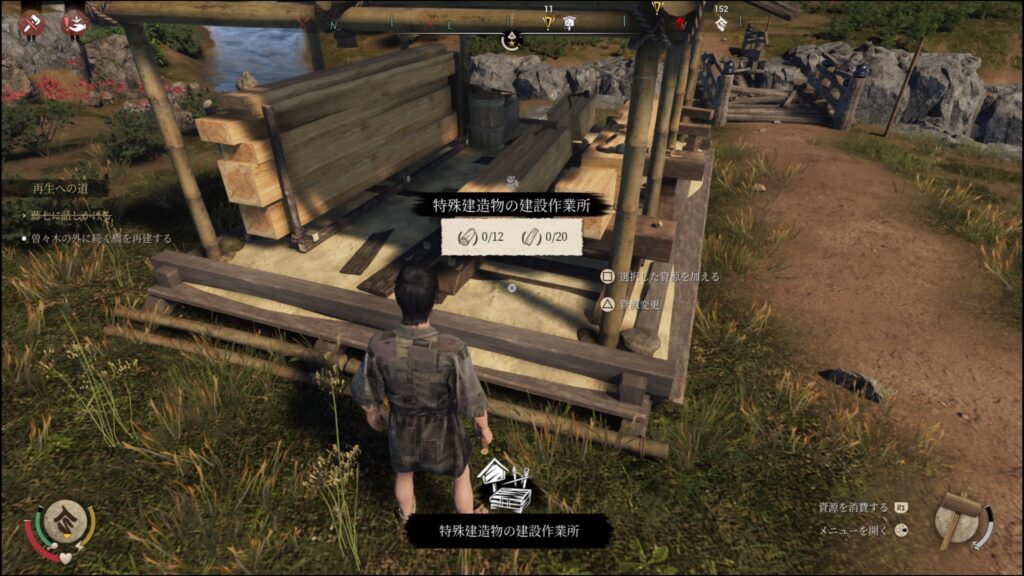
Task: Click the construction workshop building icon
Action: tap(506, 485)
